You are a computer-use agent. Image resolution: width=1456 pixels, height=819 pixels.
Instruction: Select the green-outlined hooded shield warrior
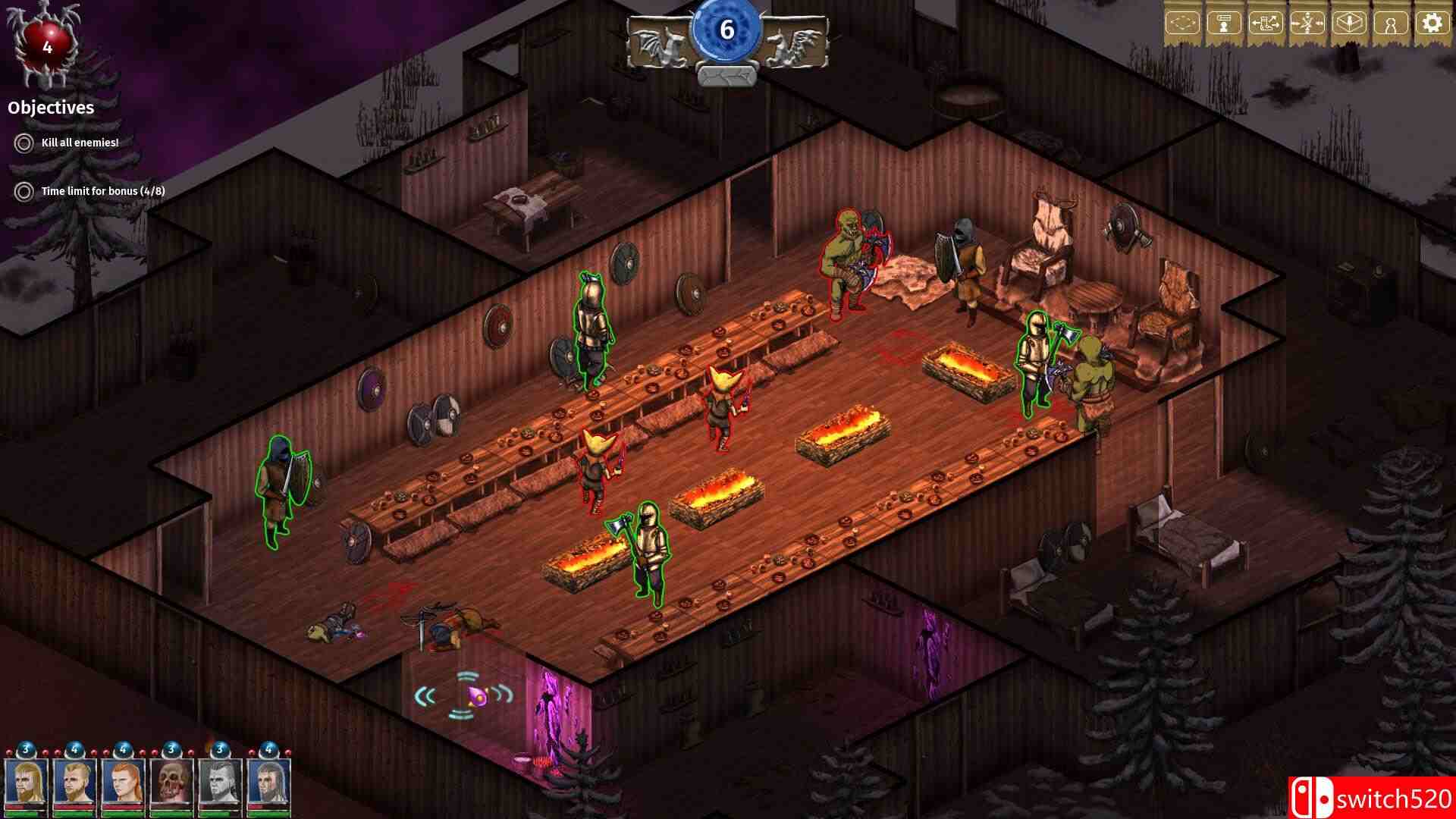282,489
